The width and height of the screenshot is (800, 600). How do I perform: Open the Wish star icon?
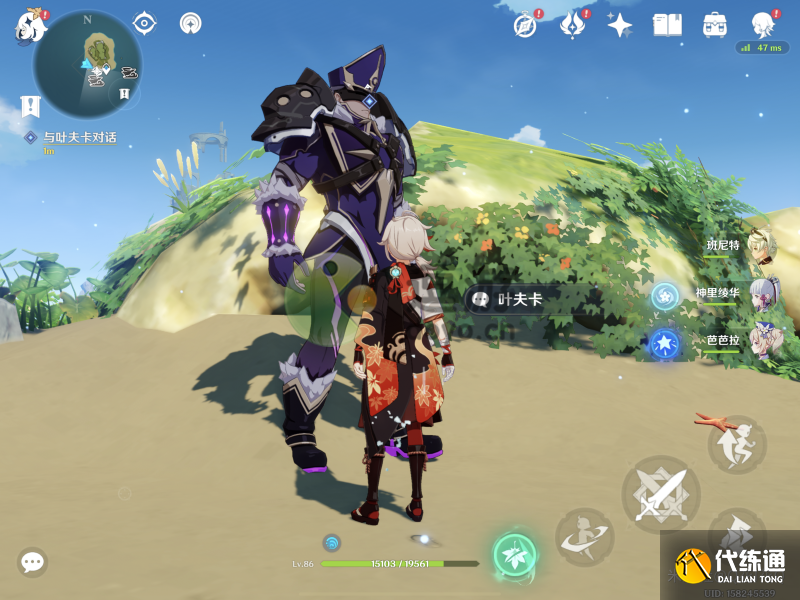pos(620,25)
